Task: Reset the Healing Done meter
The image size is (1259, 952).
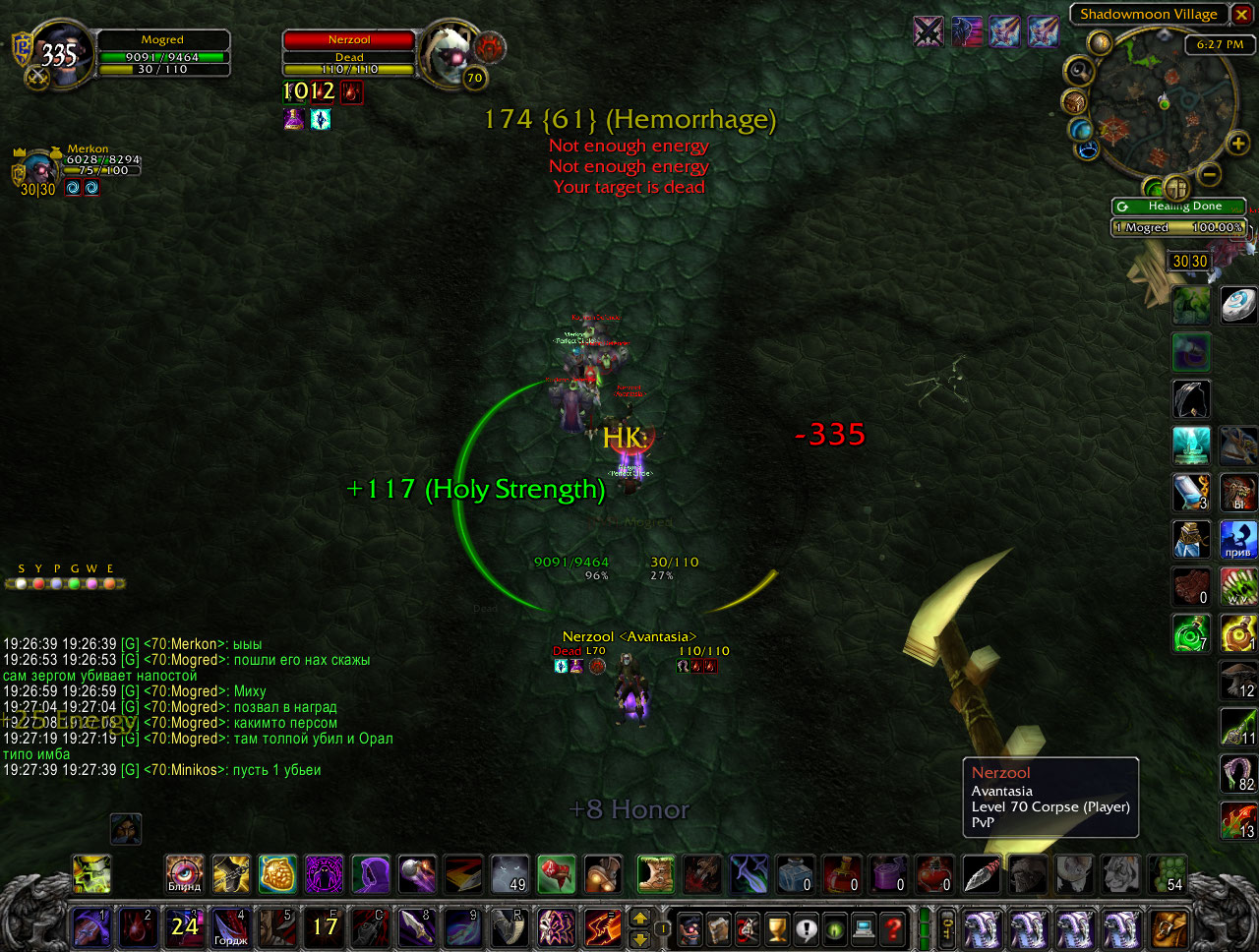Action: [x=1122, y=207]
